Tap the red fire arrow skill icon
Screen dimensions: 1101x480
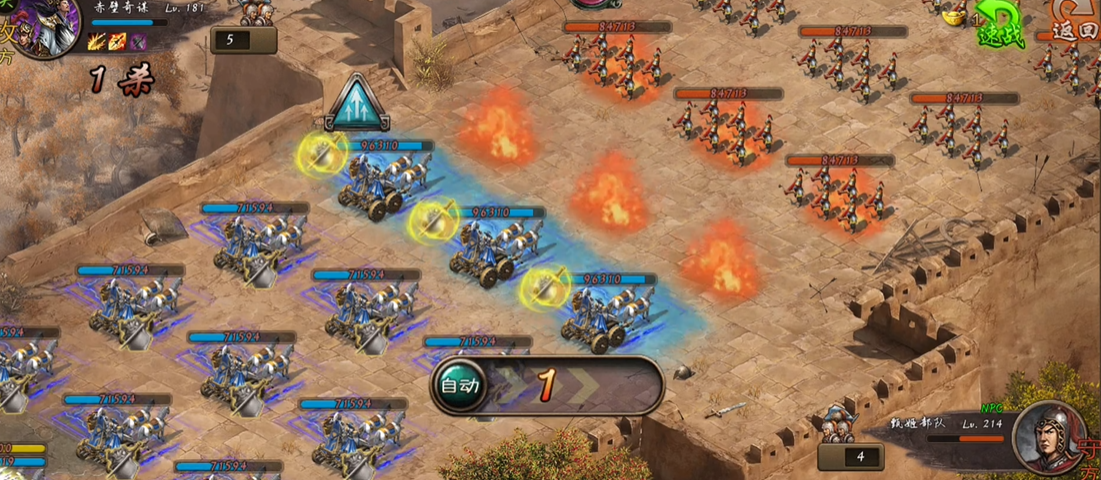click(x=118, y=41)
